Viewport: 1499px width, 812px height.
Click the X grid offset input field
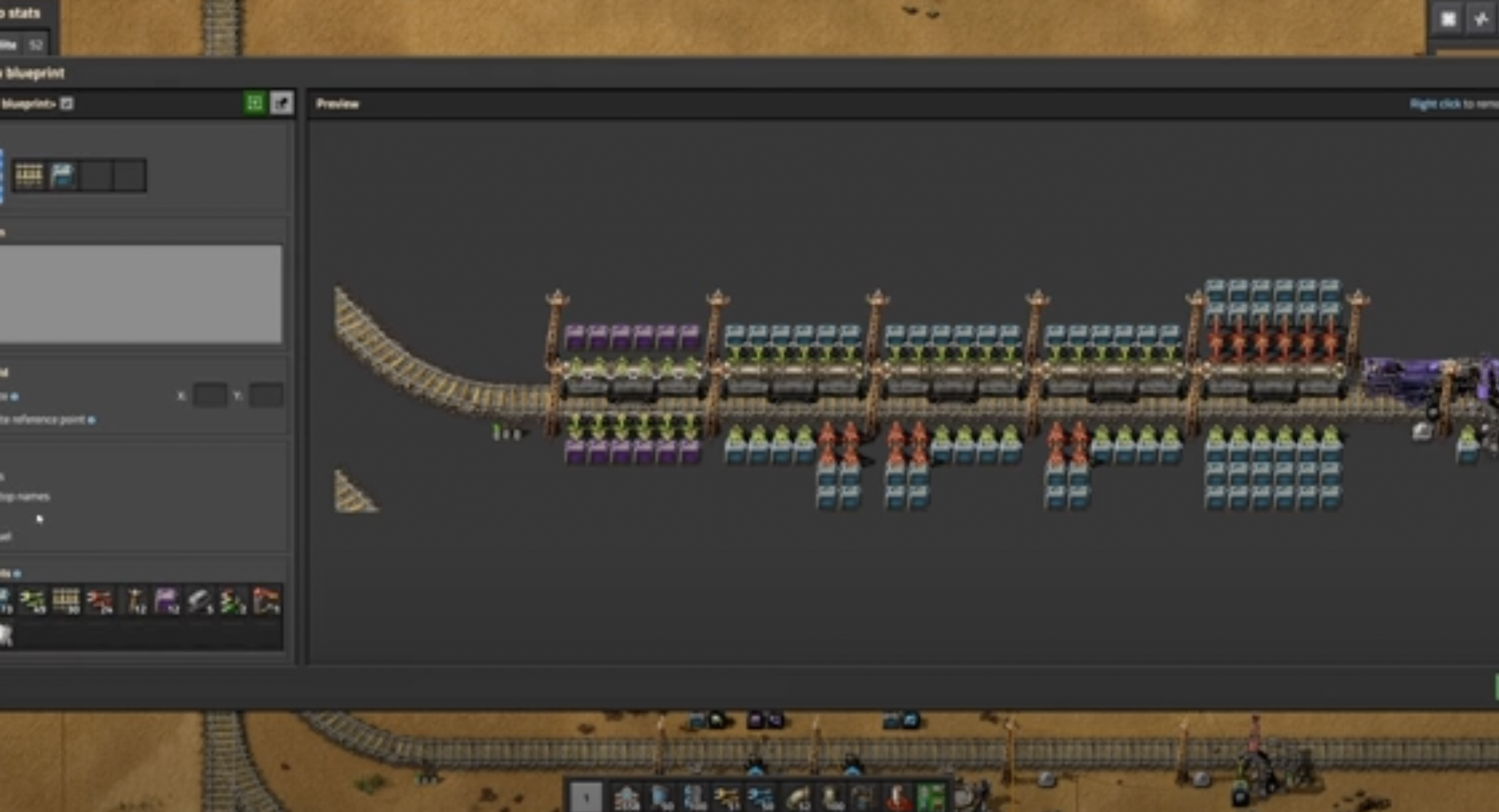[x=210, y=395]
